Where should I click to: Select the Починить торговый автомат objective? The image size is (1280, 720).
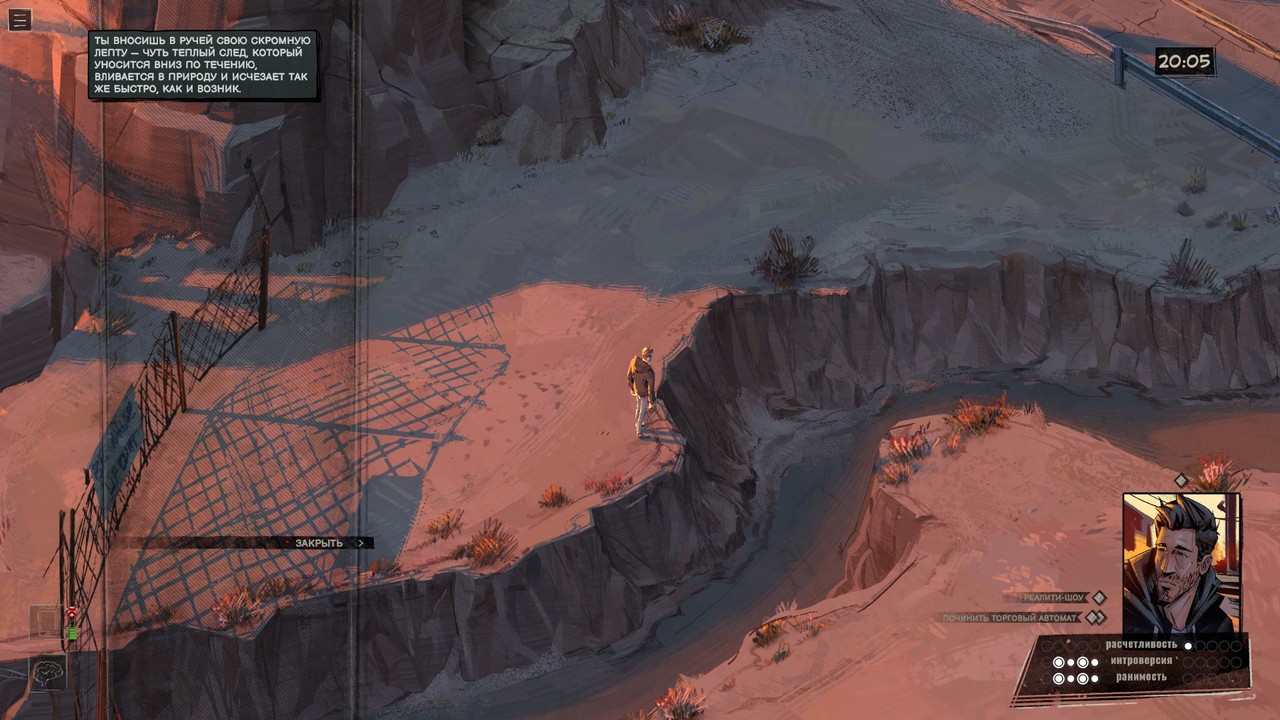(x=1013, y=618)
